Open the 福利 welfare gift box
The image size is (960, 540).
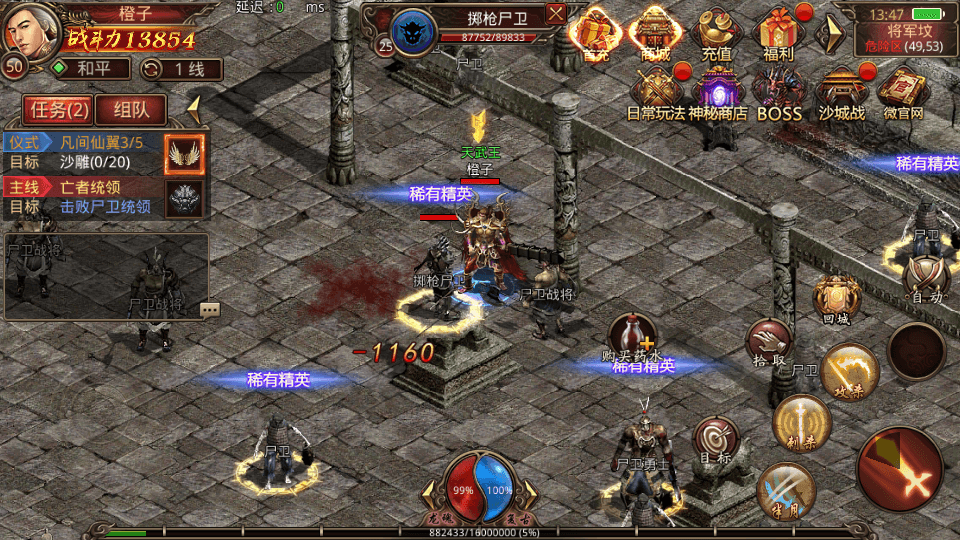(777, 35)
